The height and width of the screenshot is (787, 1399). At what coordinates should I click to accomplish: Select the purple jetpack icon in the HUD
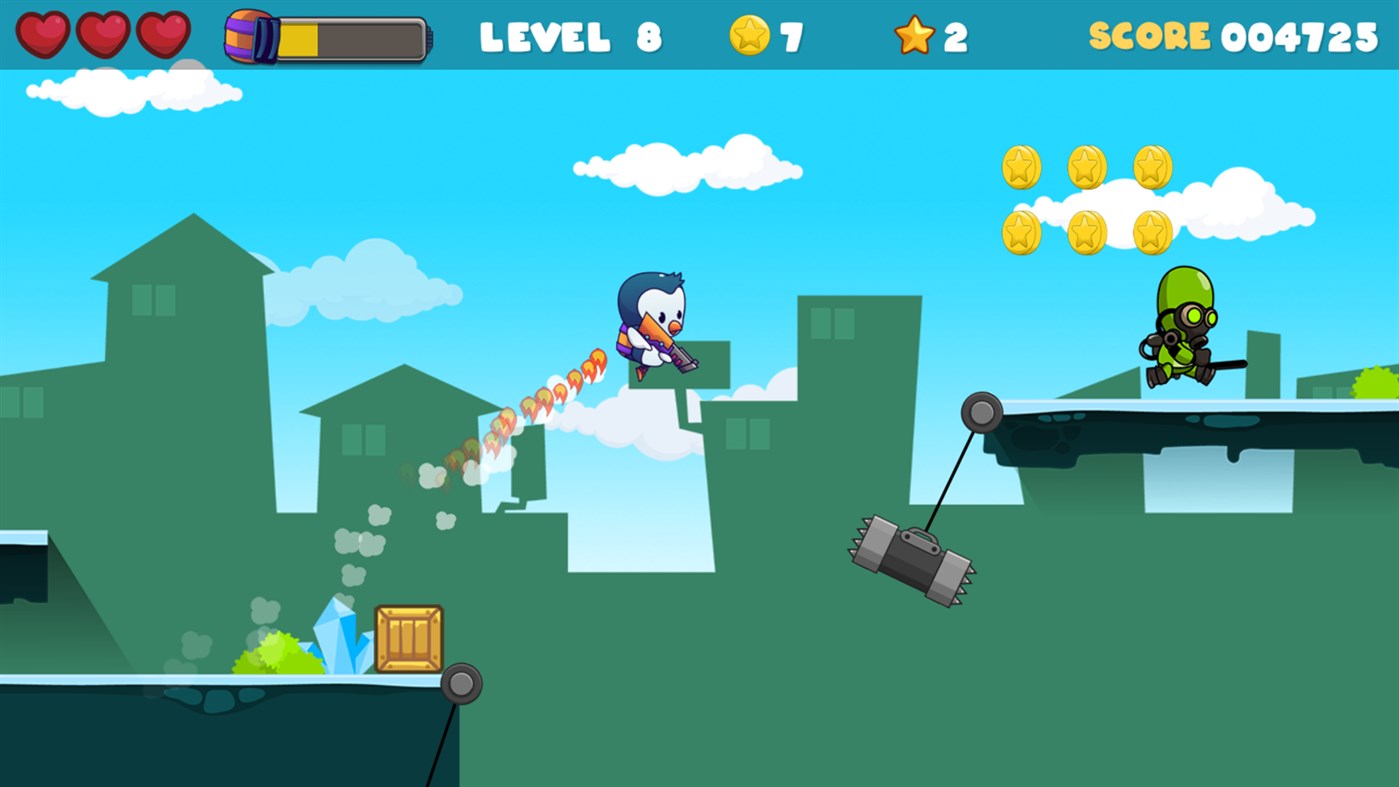click(x=247, y=33)
